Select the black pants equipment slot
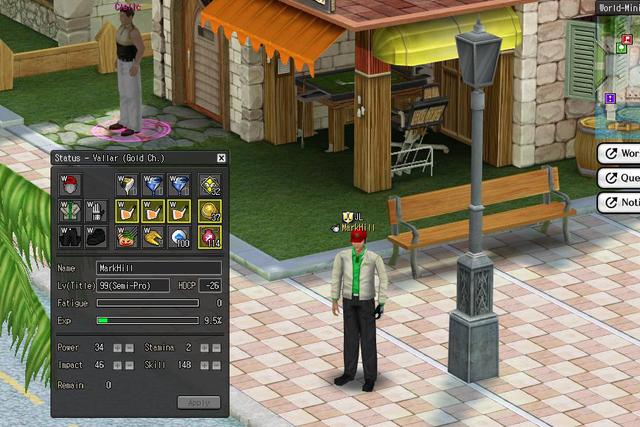 69,237
